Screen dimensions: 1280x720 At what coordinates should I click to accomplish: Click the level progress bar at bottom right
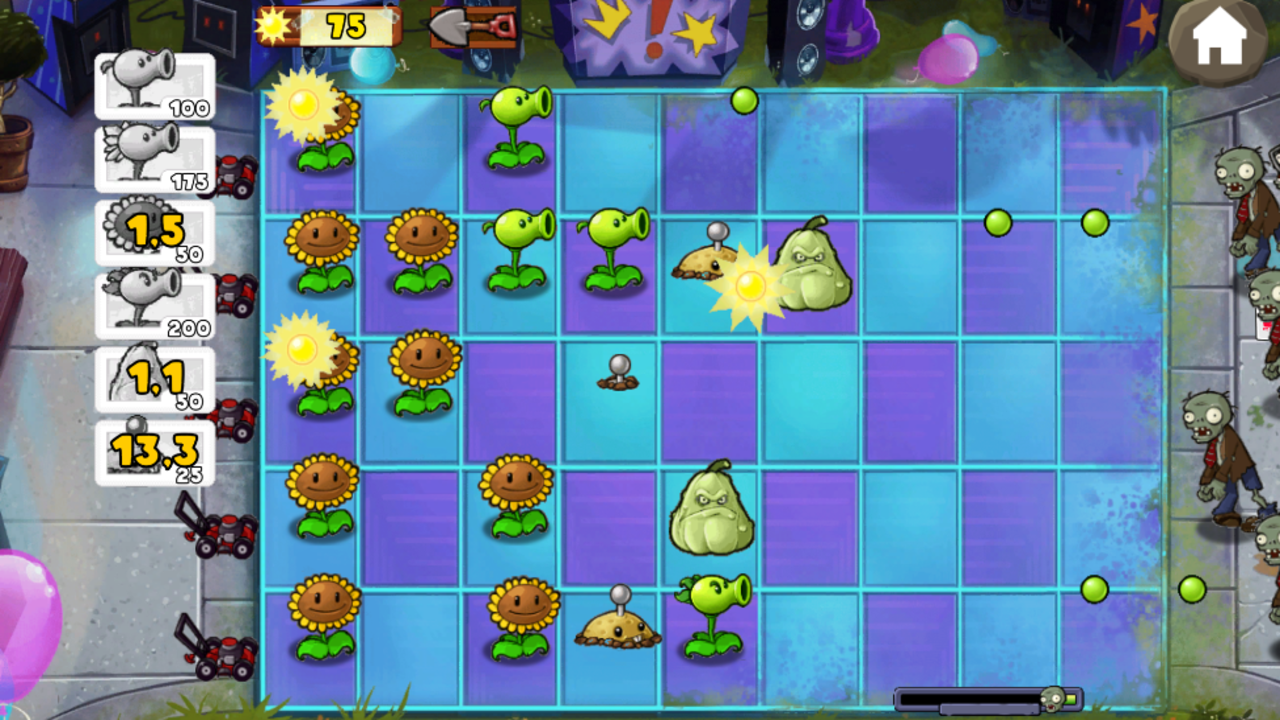(x=985, y=698)
